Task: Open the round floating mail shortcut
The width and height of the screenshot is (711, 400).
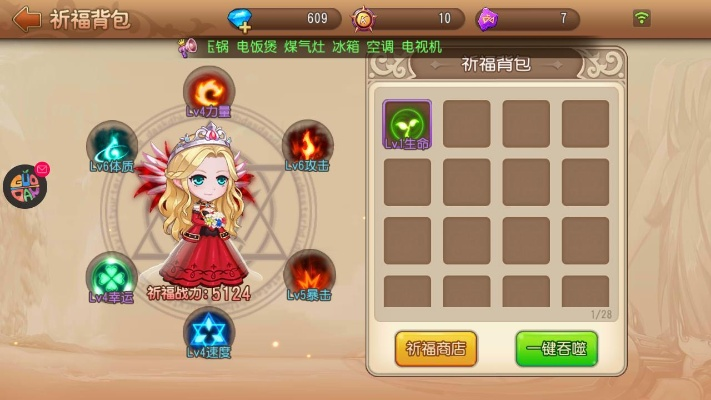Action: 25,186
